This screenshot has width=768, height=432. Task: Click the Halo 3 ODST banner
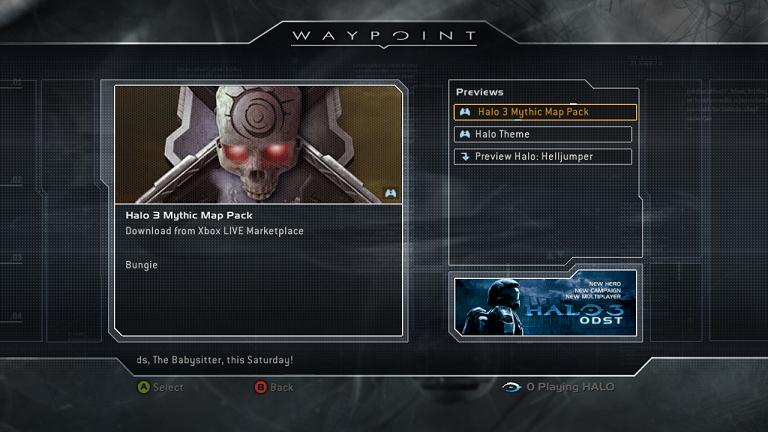pos(545,305)
